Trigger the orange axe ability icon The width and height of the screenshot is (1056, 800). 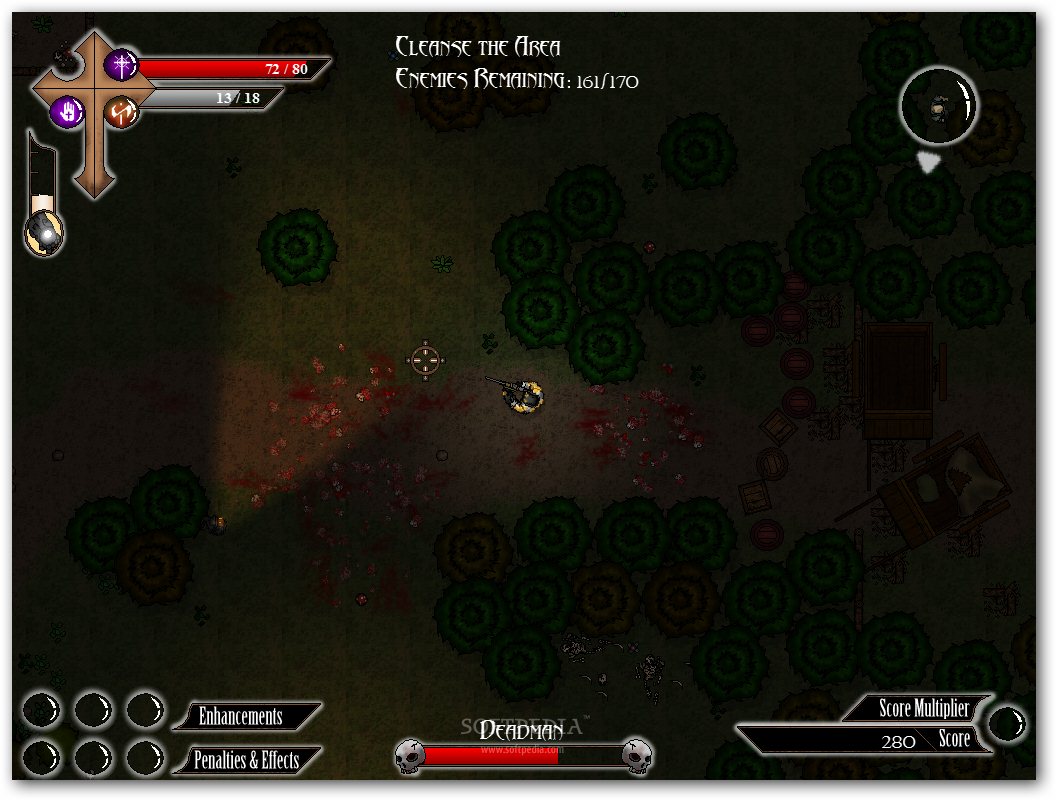(121, 111)
